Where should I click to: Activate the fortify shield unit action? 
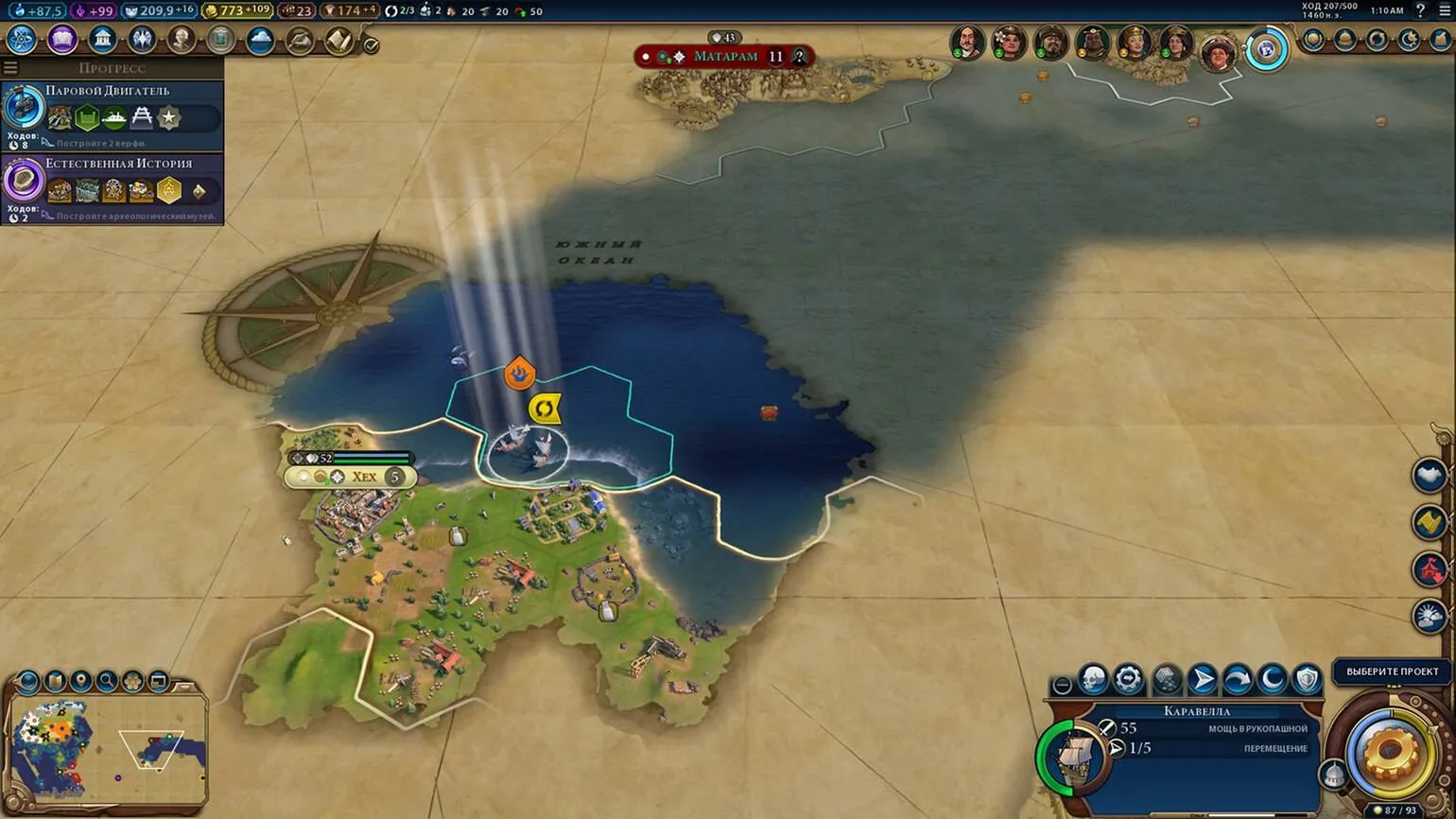coord(1307,679)
